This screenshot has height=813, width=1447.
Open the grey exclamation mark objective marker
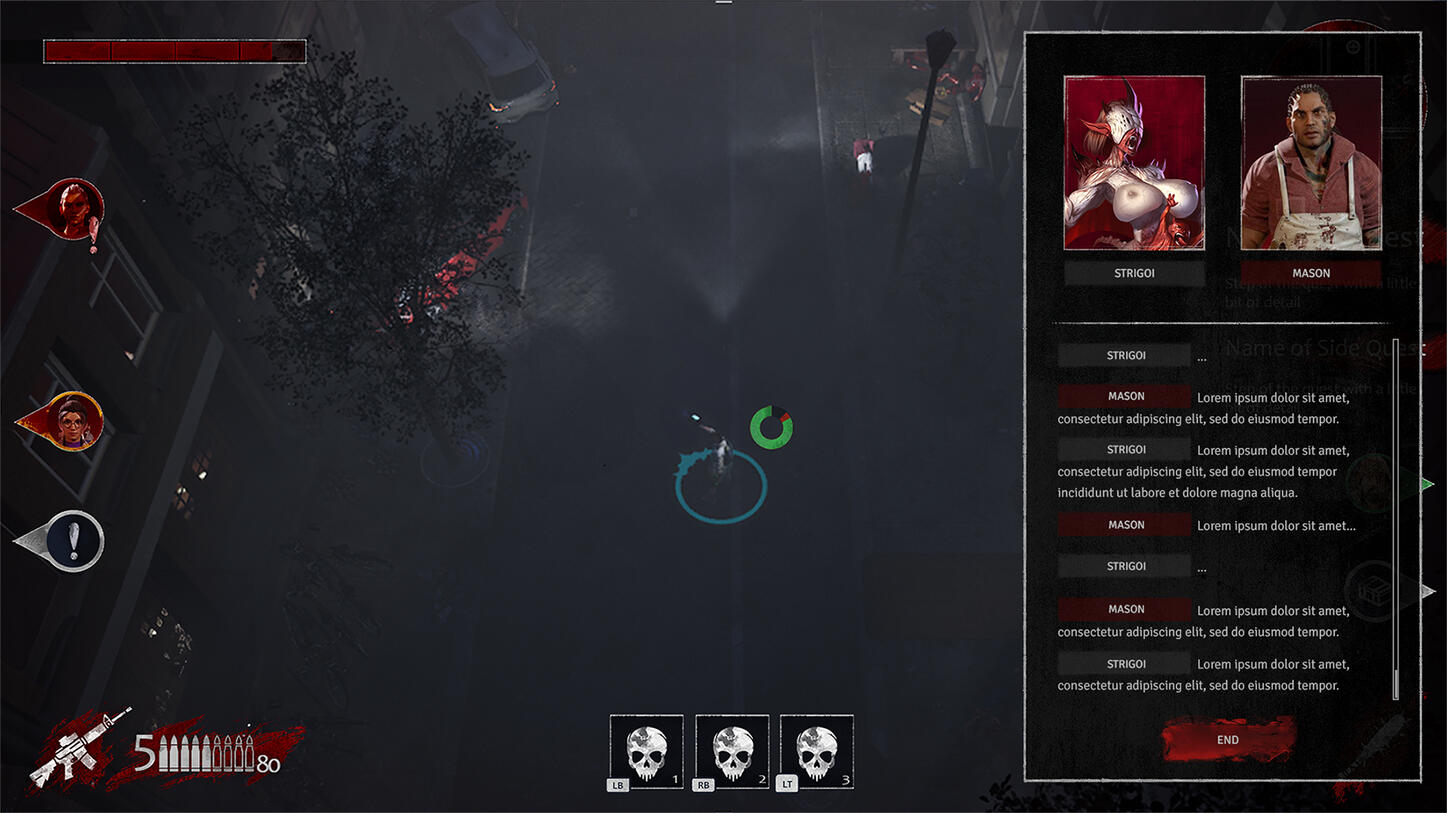[72, 541]
